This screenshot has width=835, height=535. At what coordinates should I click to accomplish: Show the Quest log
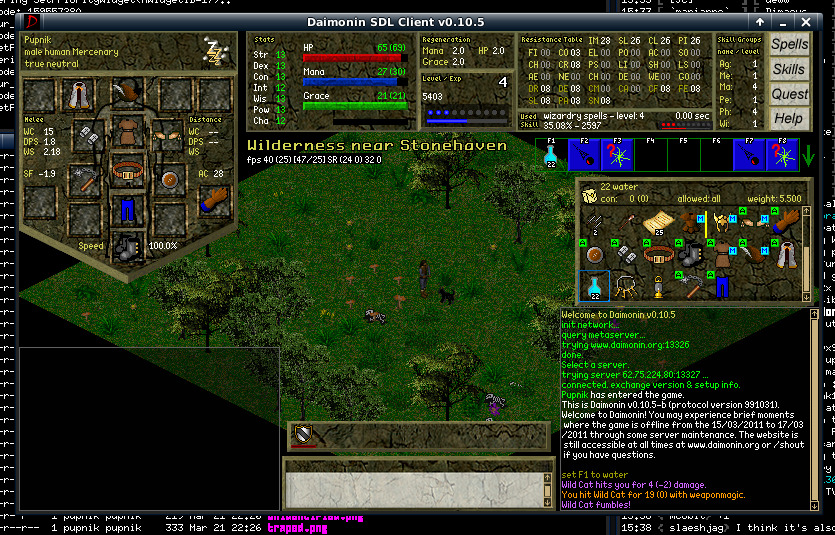point(789,94)
